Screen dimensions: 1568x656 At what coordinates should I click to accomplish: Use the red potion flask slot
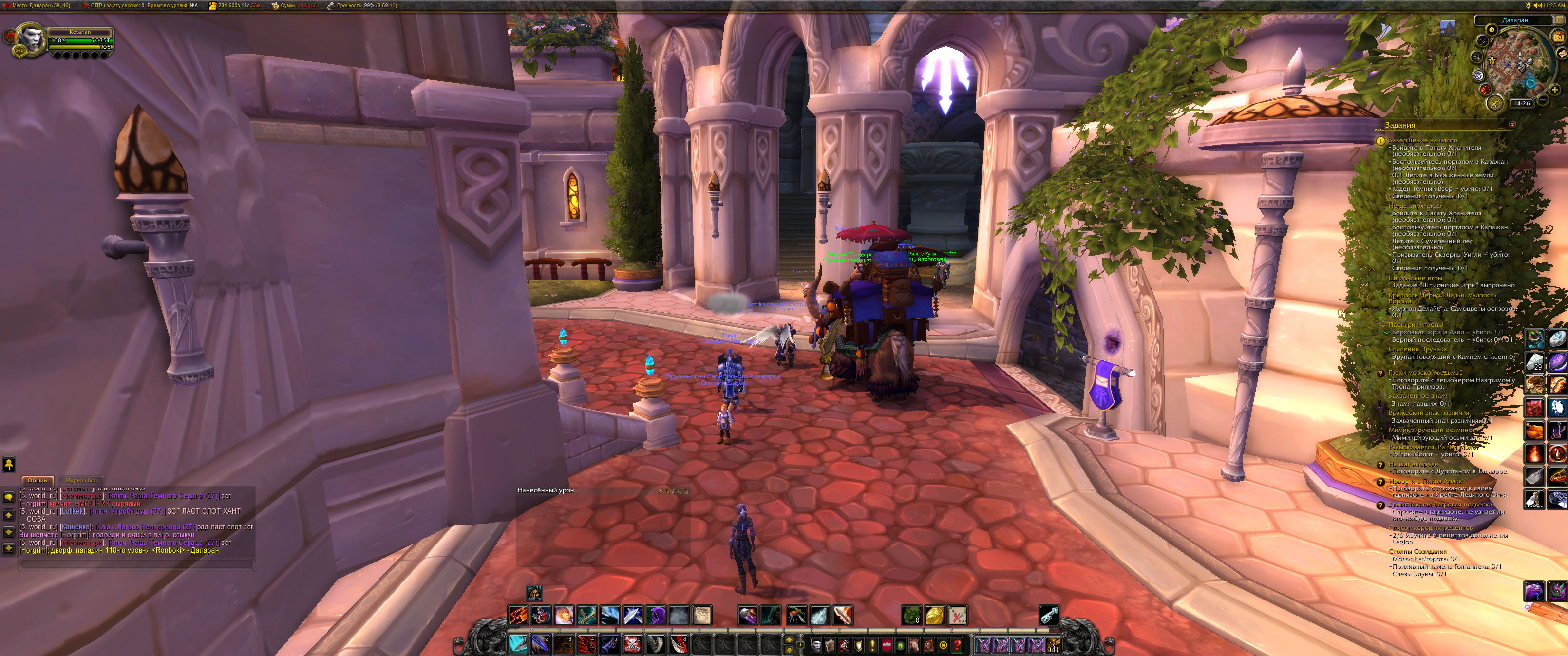[540, 615]
